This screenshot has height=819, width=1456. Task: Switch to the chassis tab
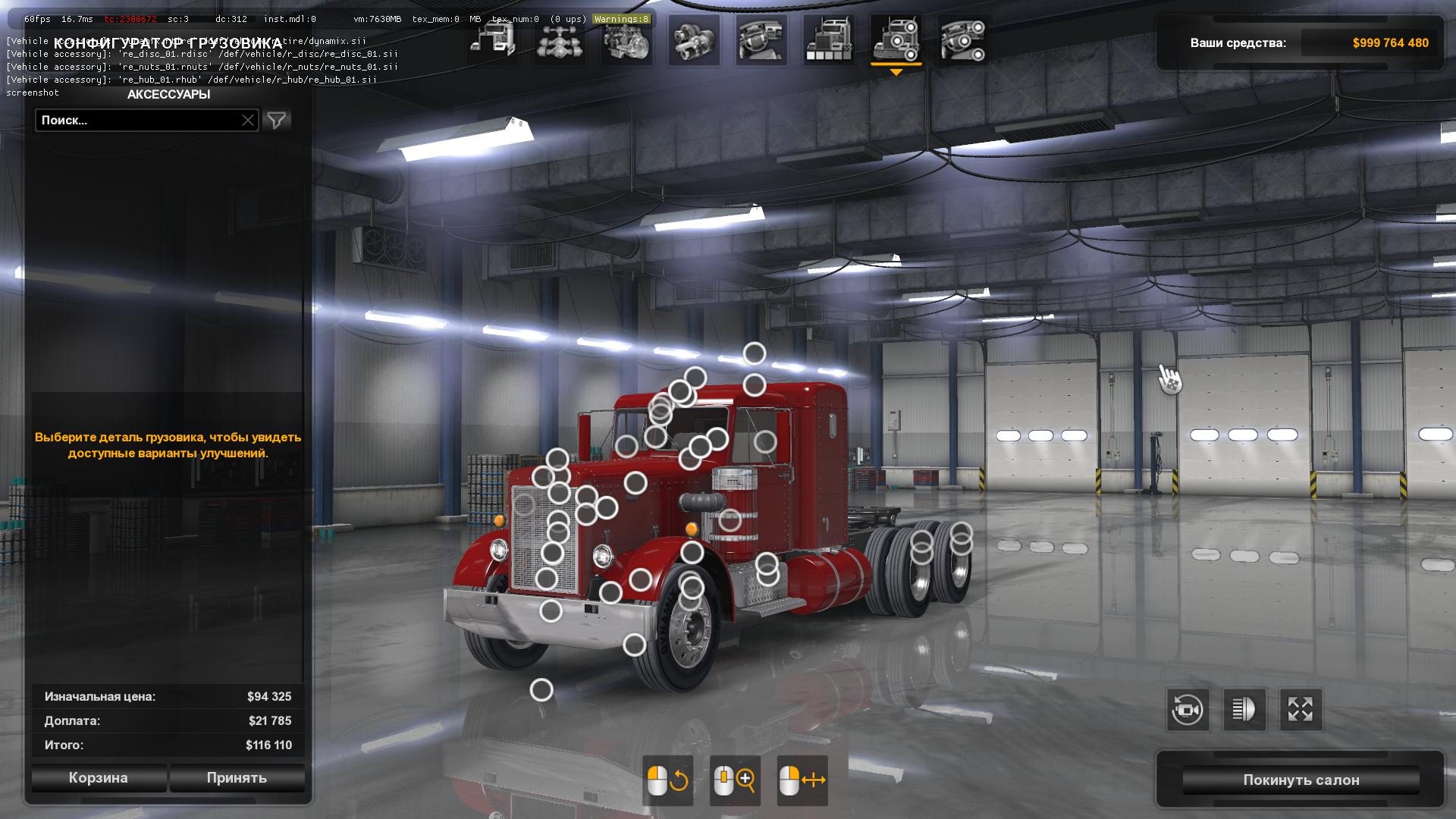[x=560, y=39]
